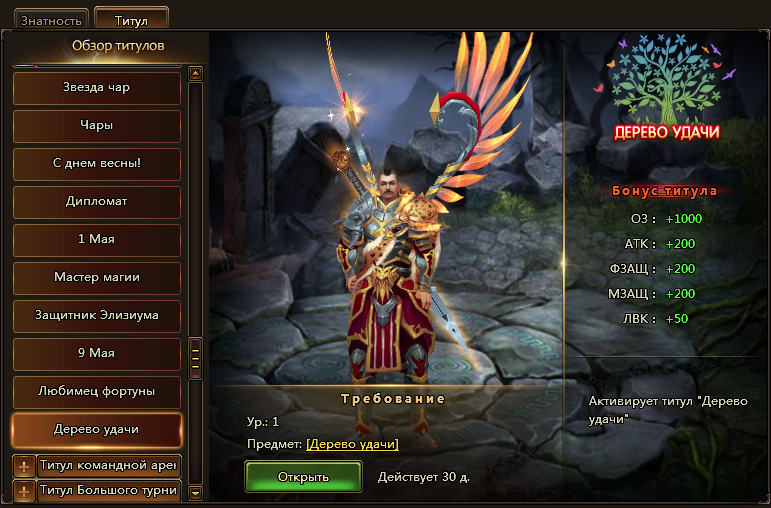Pick the Защитник Элизиума title

97,316
